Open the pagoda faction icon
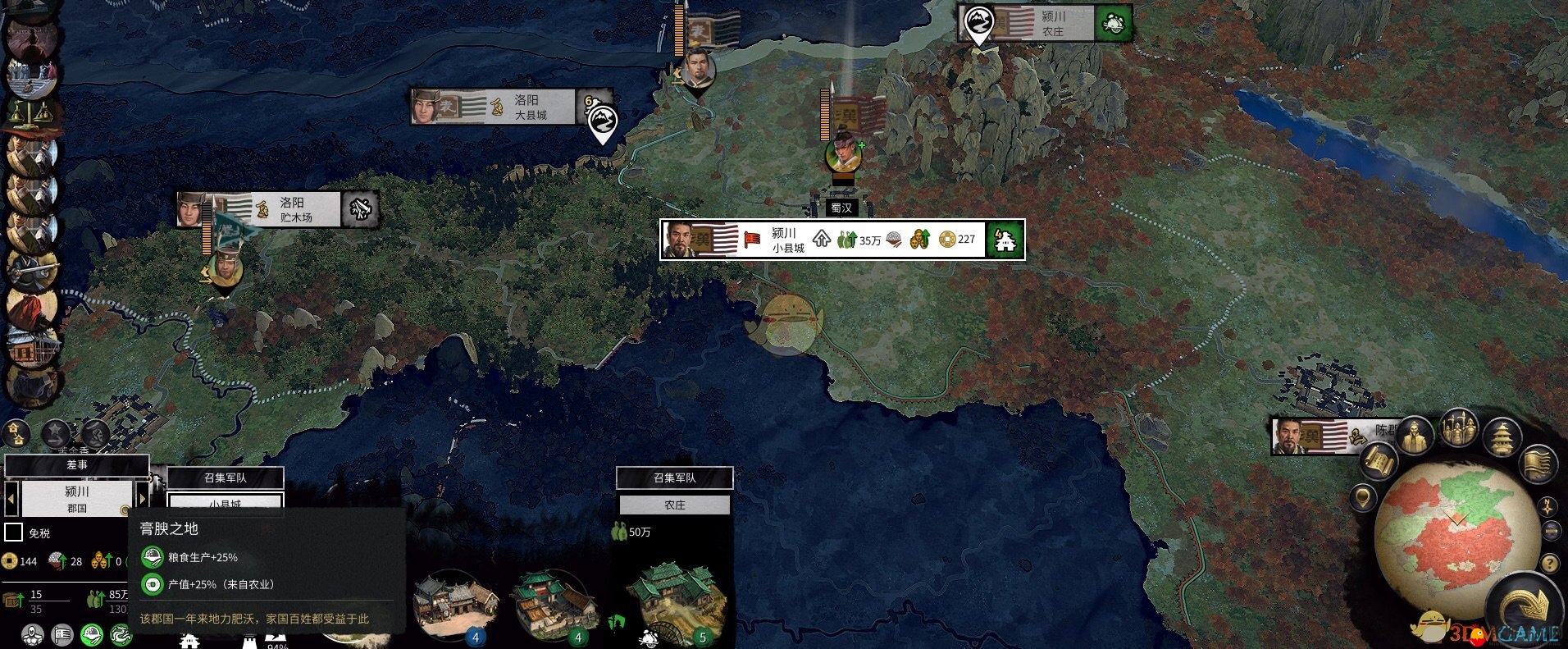Screen dimensions: 1568x649 click(1502, 437)
